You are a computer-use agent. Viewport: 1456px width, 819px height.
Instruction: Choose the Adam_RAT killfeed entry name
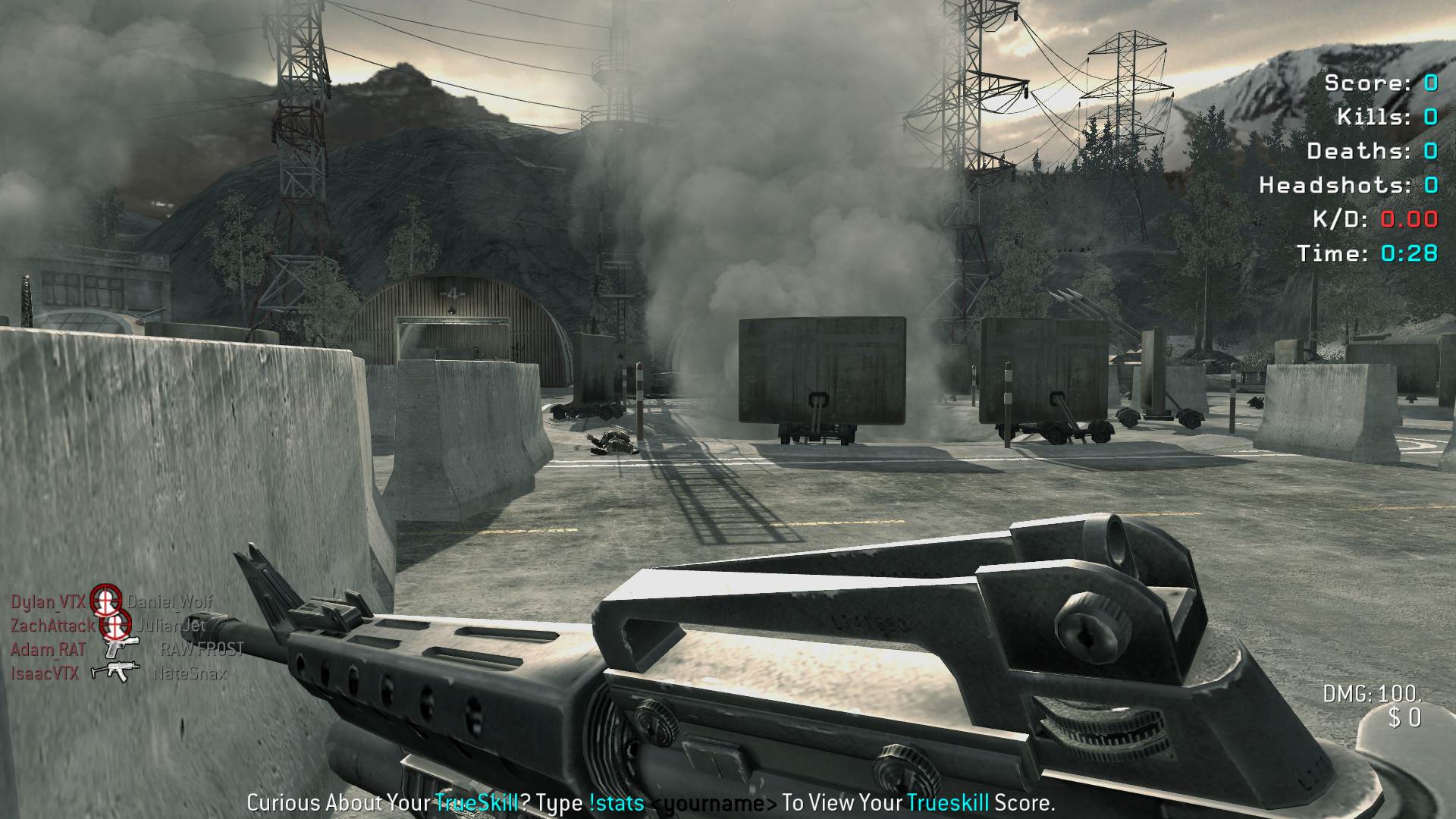pyautogui.click(x=48, y=650)
